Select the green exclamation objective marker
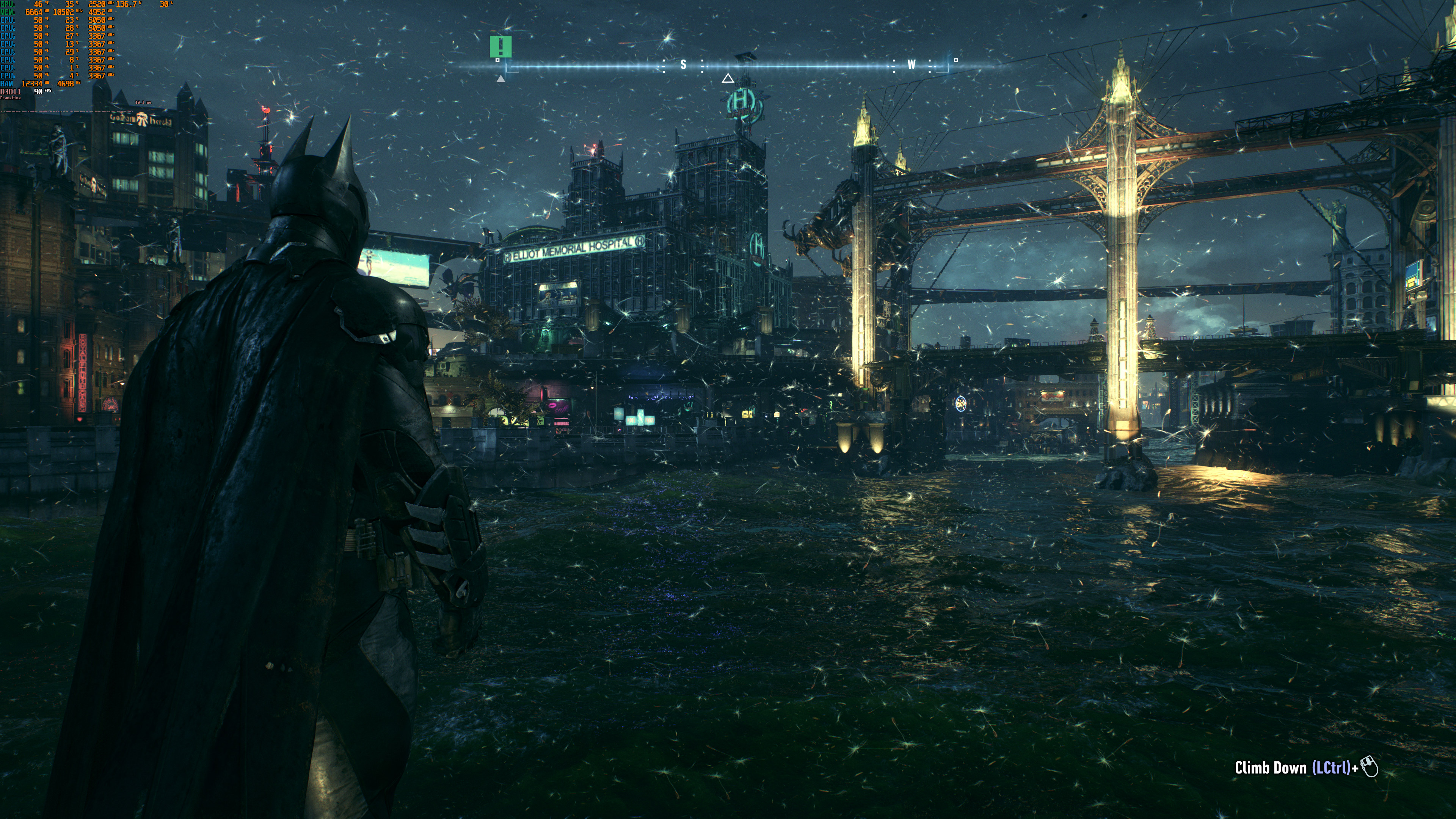The image size is (1456, 819). point(500,46)
